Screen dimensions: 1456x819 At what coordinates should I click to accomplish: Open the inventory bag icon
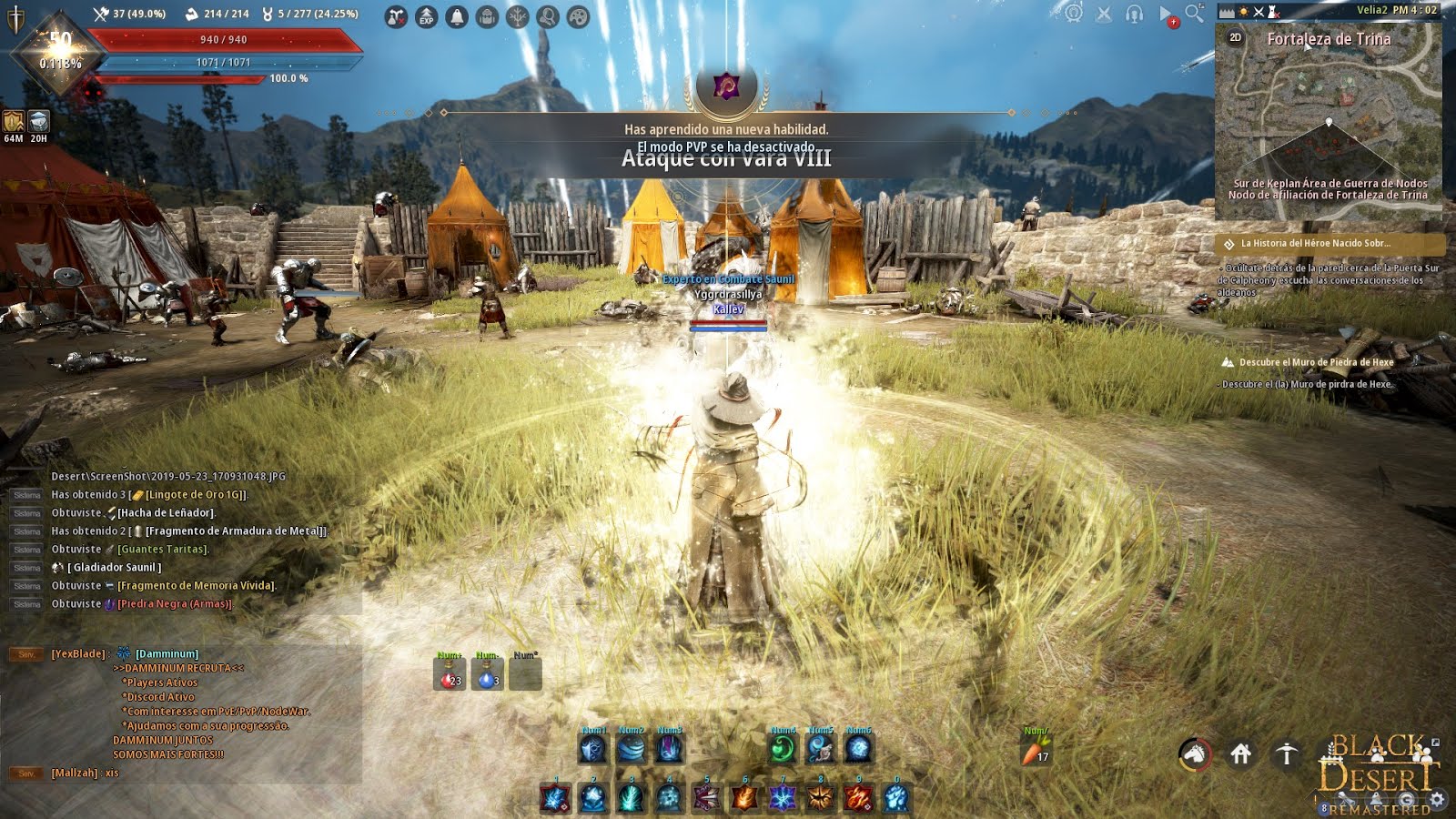click(485, 16)
